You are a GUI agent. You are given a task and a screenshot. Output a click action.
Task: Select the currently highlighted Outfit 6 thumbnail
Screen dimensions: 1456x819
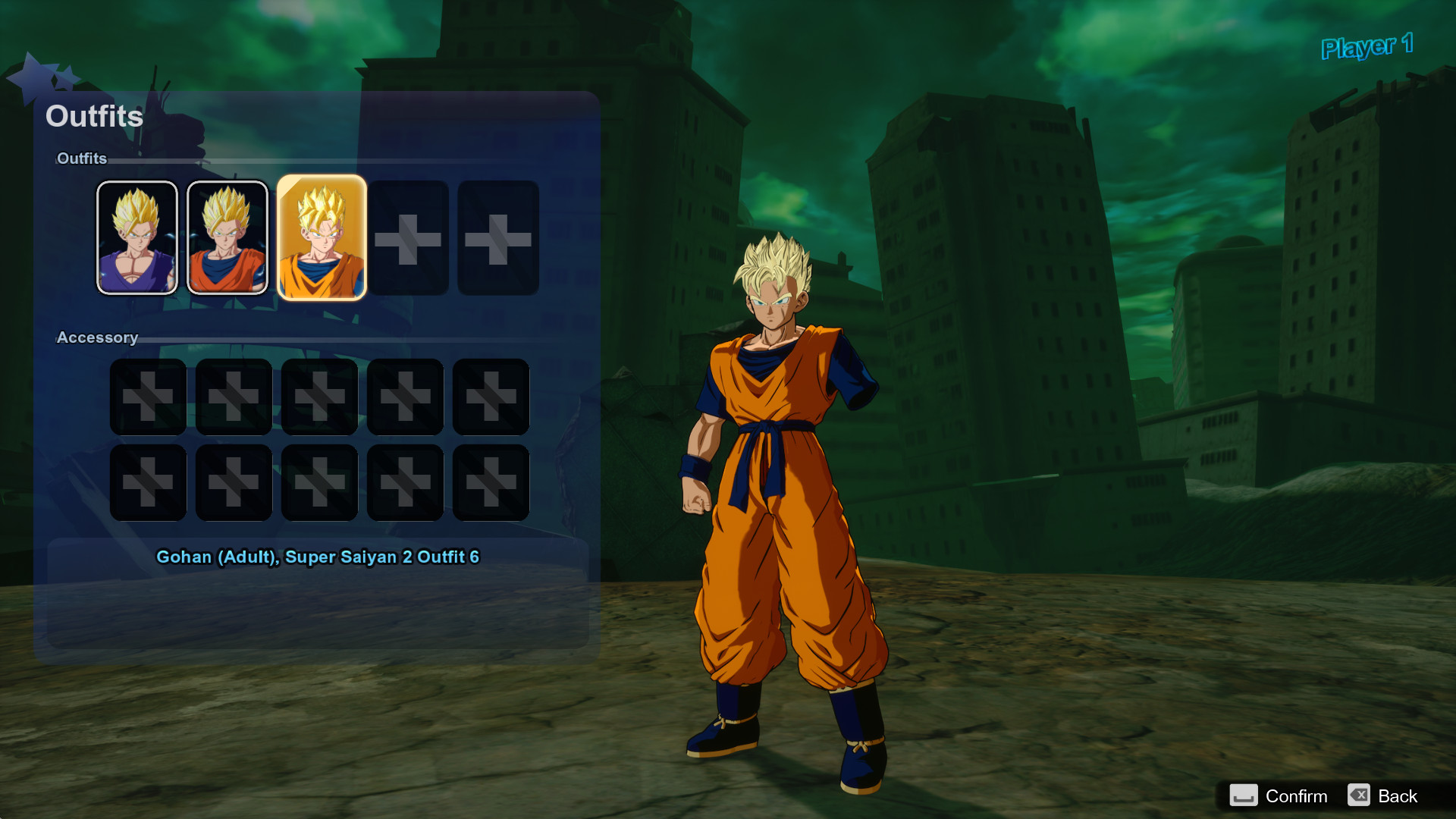tap(321, 239)
